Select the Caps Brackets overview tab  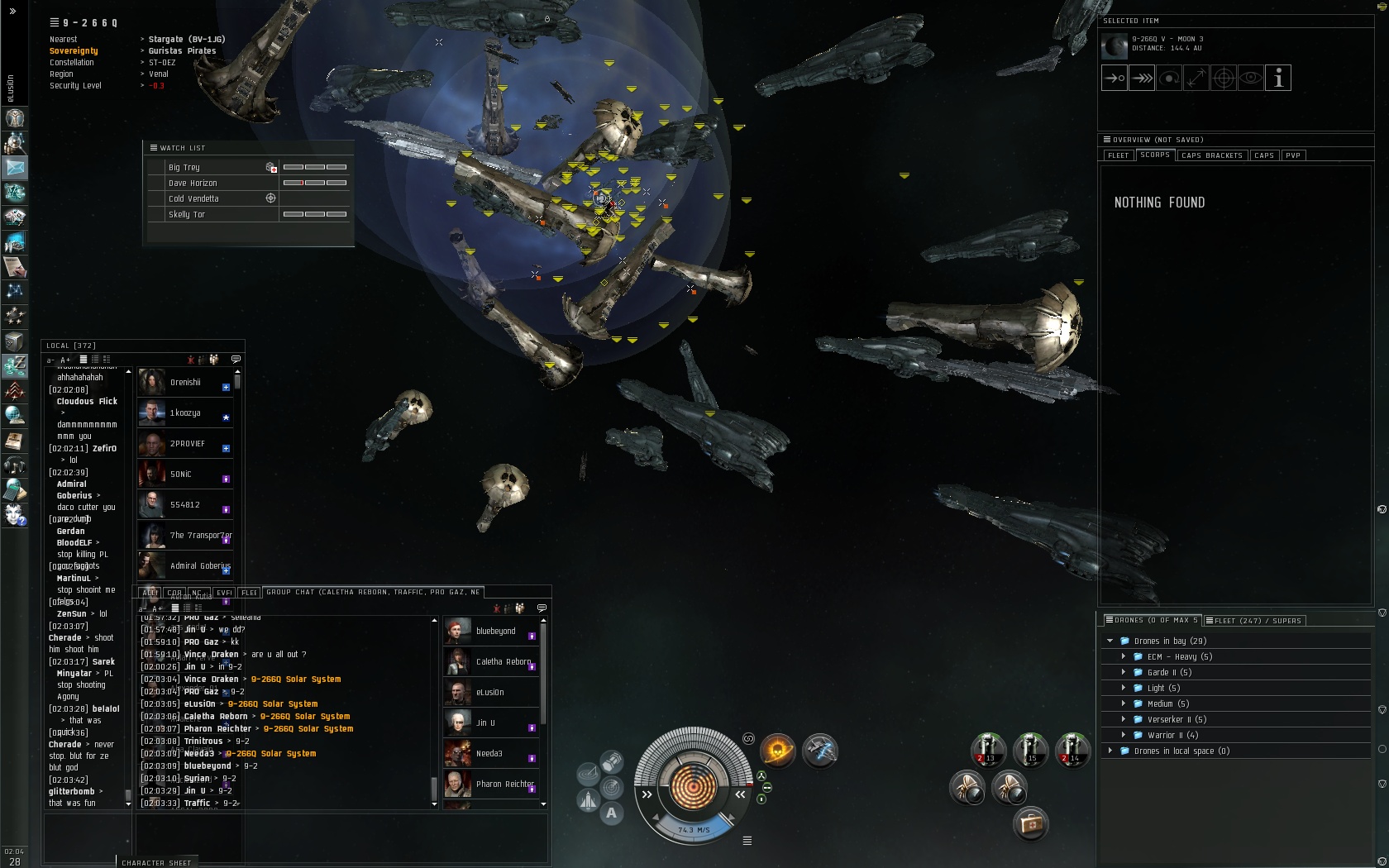click(1211, 155)
